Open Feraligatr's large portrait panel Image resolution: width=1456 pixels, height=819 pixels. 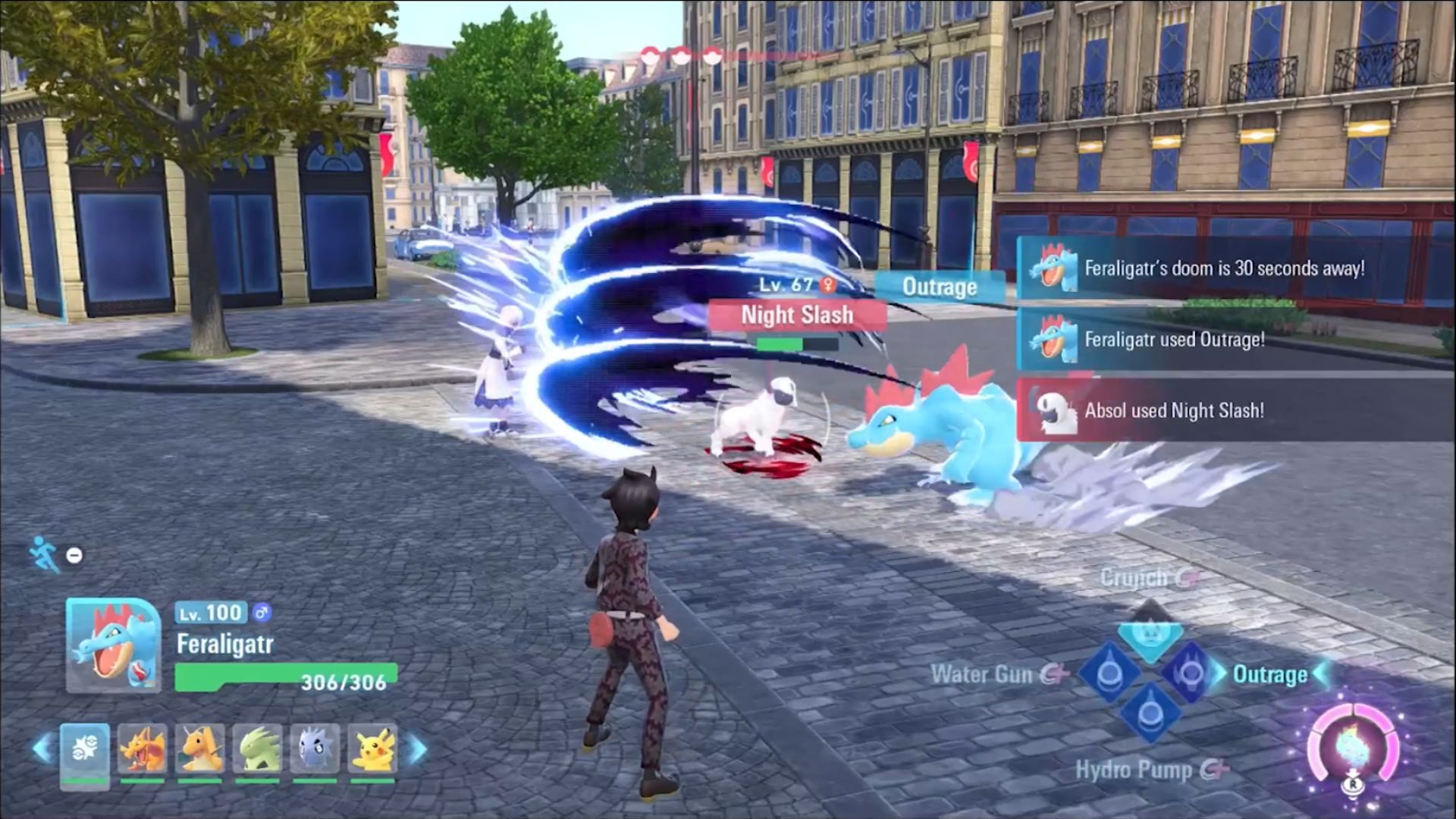tap(113, 645)
